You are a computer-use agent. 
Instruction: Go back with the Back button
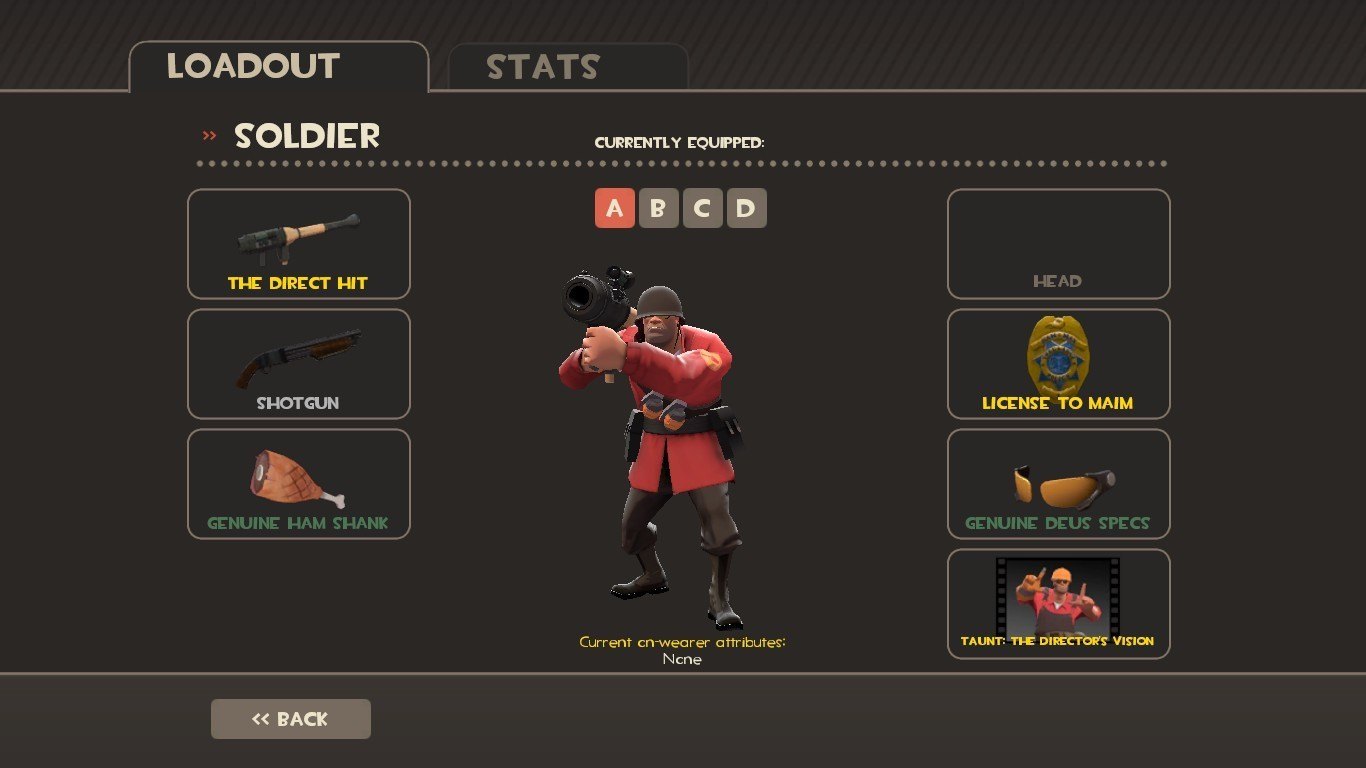click(291, 719)
